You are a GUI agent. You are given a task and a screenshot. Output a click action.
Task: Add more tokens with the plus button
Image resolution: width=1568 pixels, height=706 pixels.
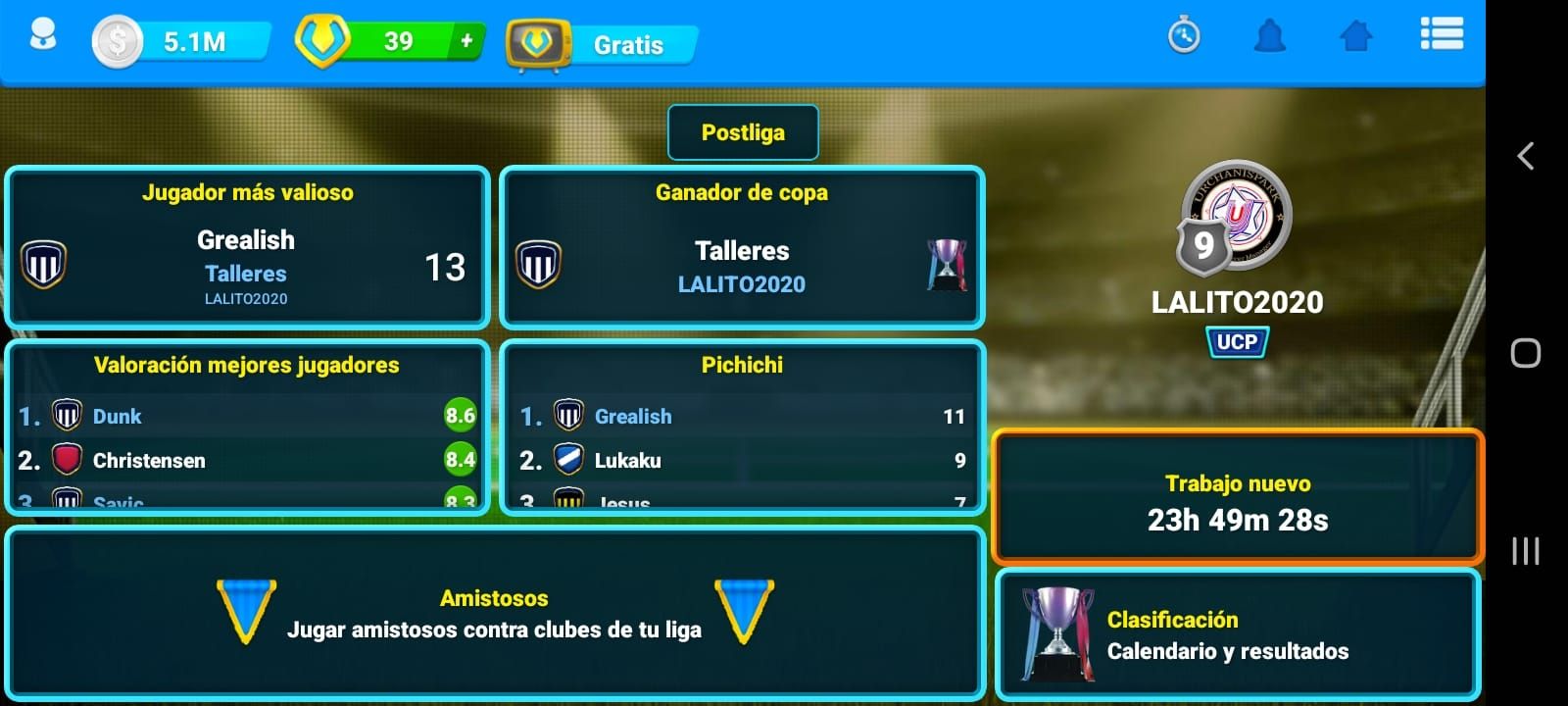point(466,41)
